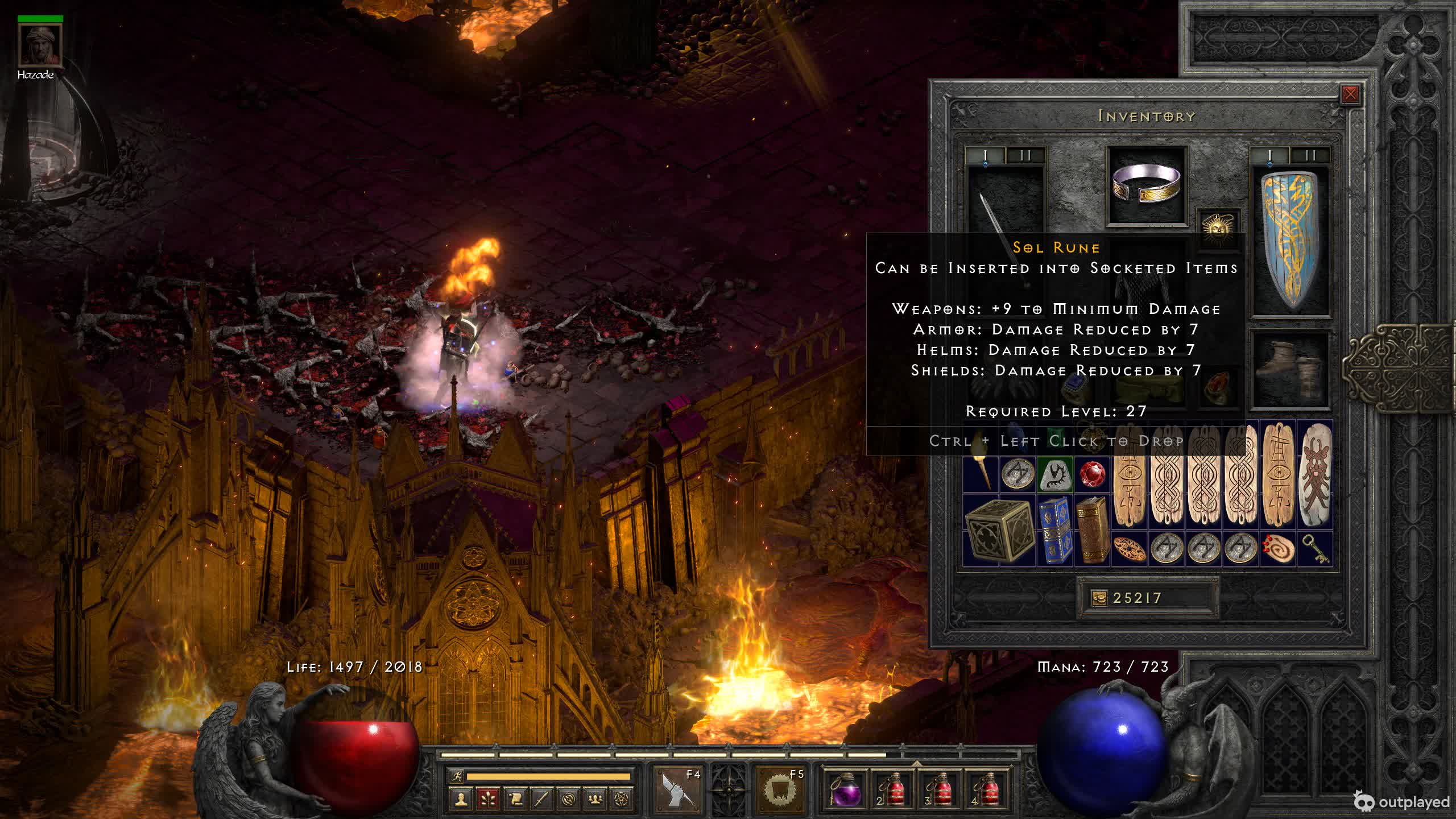
Task: Open the party screen button
Action: pyautogui.click(x=595, y=799)
